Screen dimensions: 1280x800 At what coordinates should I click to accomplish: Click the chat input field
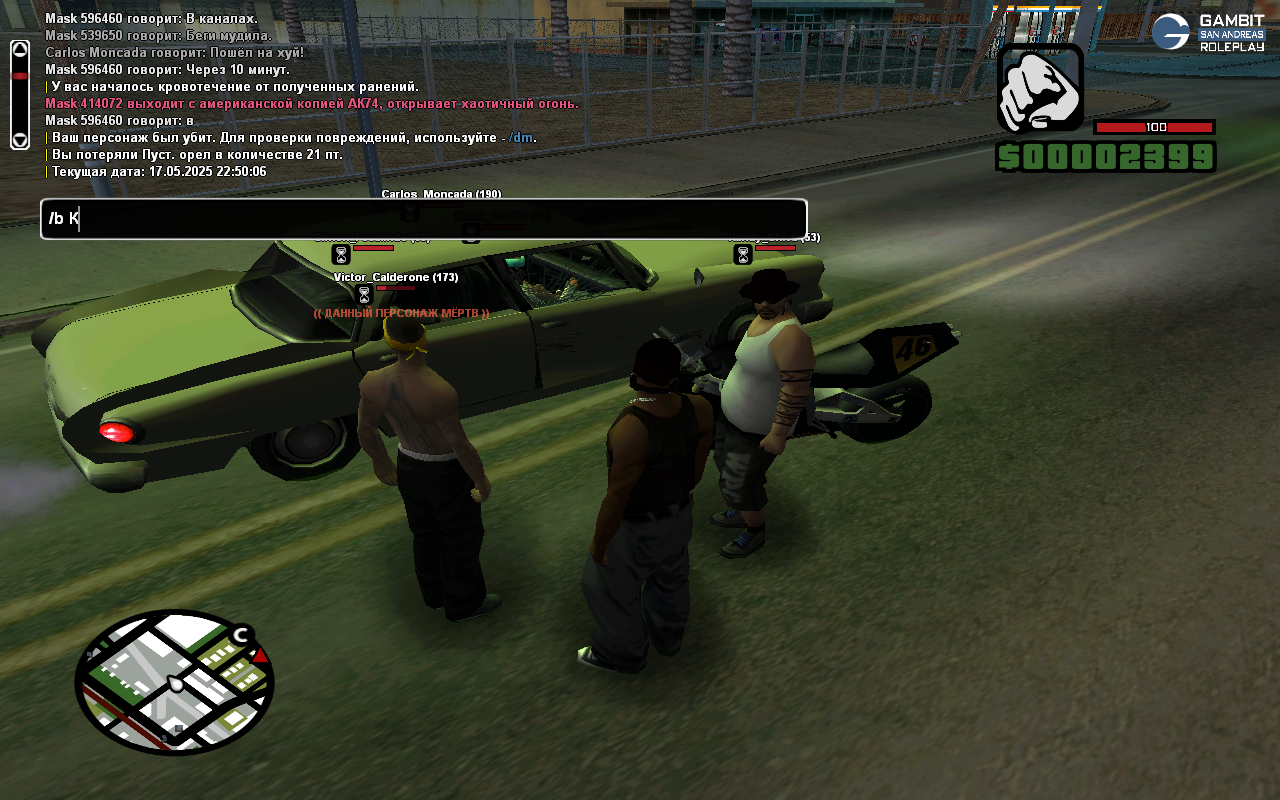[424, 219]
